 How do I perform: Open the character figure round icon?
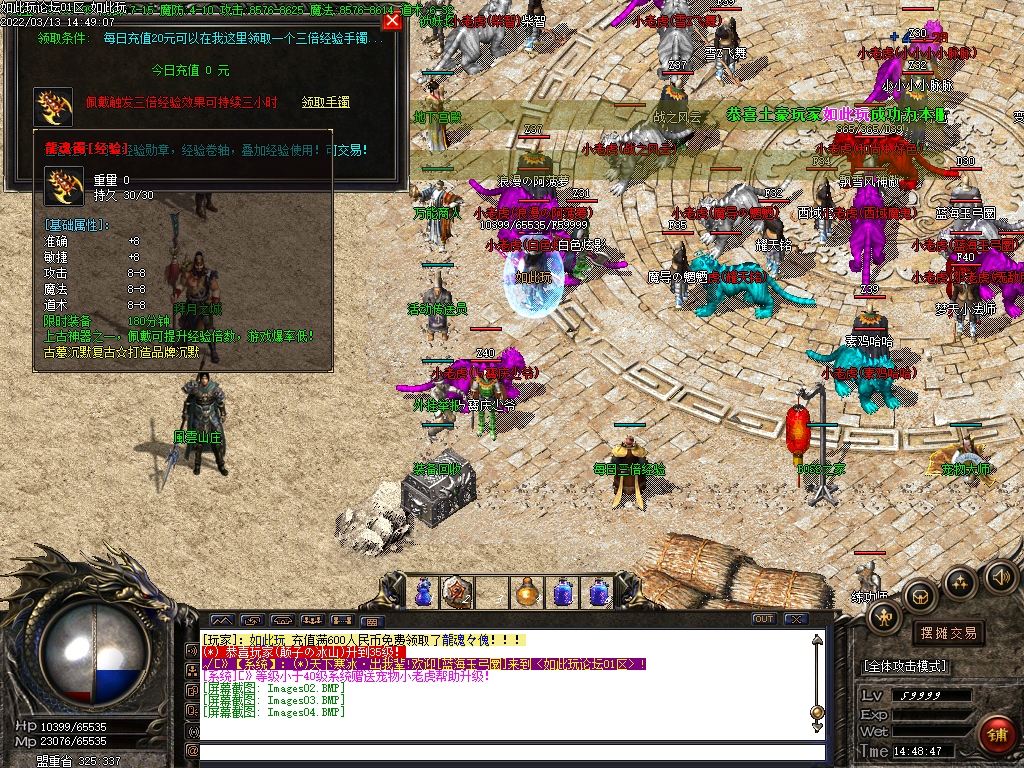click(884, 617)
